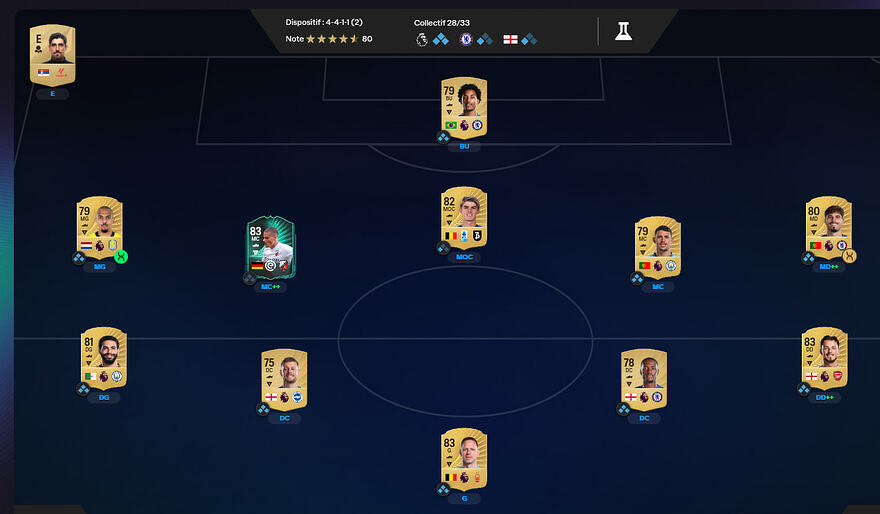Open the flask lab icon
Viewport: 880px width, 514px height.
tap(623, 31)
